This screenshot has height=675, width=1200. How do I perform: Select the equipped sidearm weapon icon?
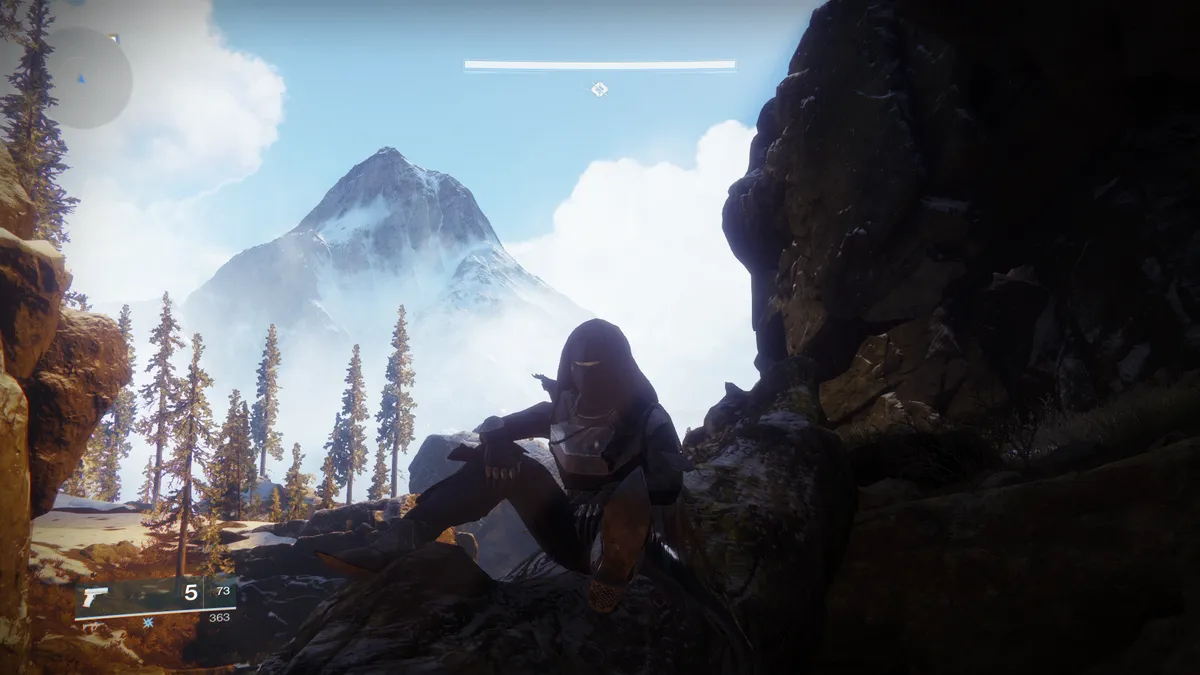[96, 597]
